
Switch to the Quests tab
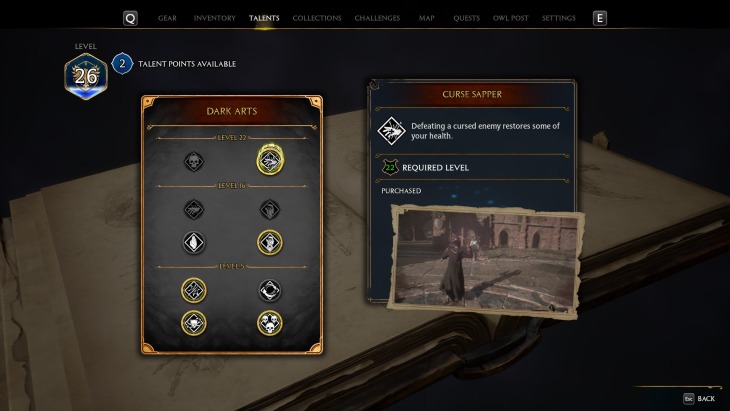(466, 18)
